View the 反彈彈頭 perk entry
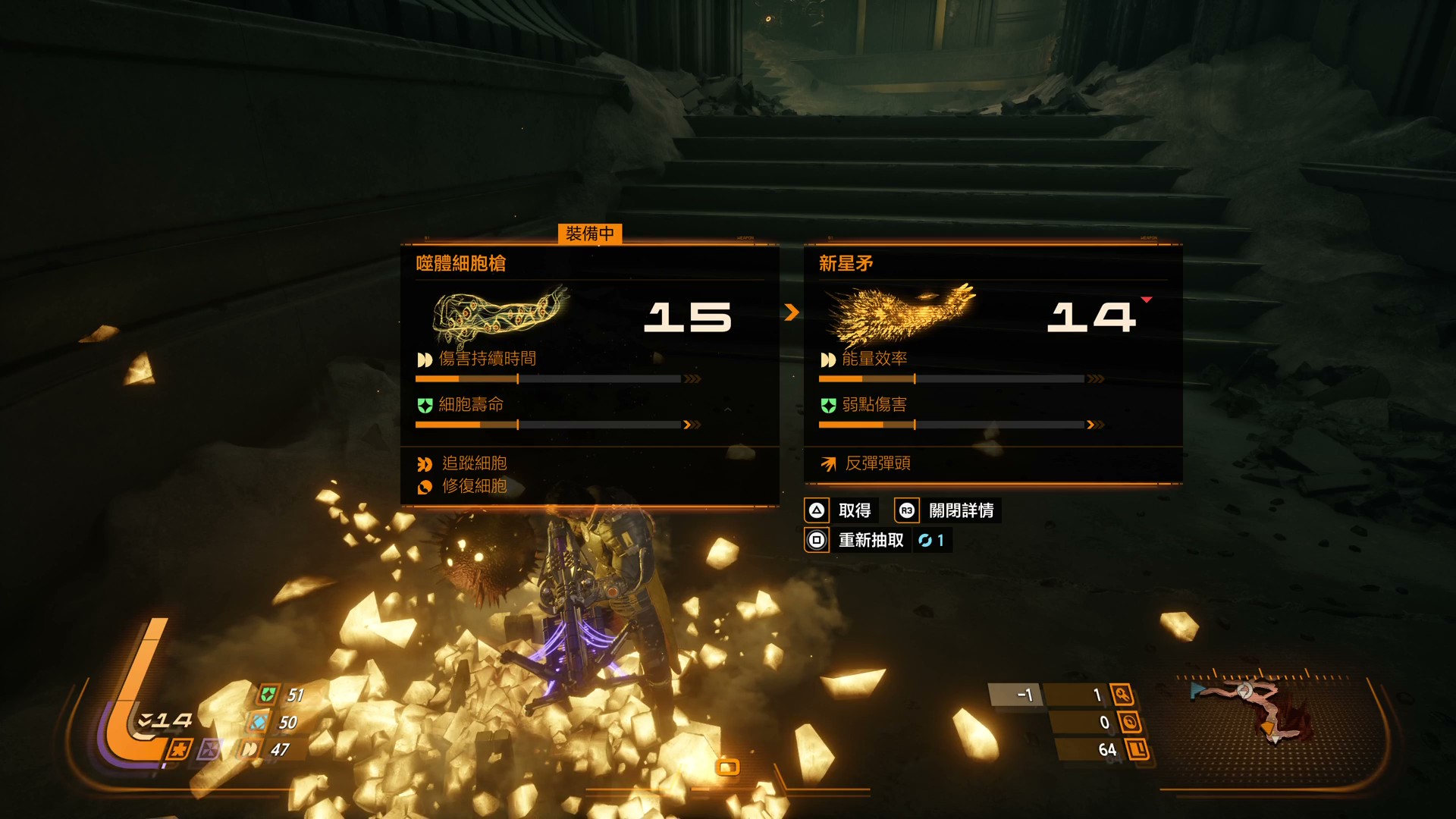The width and height of the screenshot is (1456, 819). coord(877,463)
